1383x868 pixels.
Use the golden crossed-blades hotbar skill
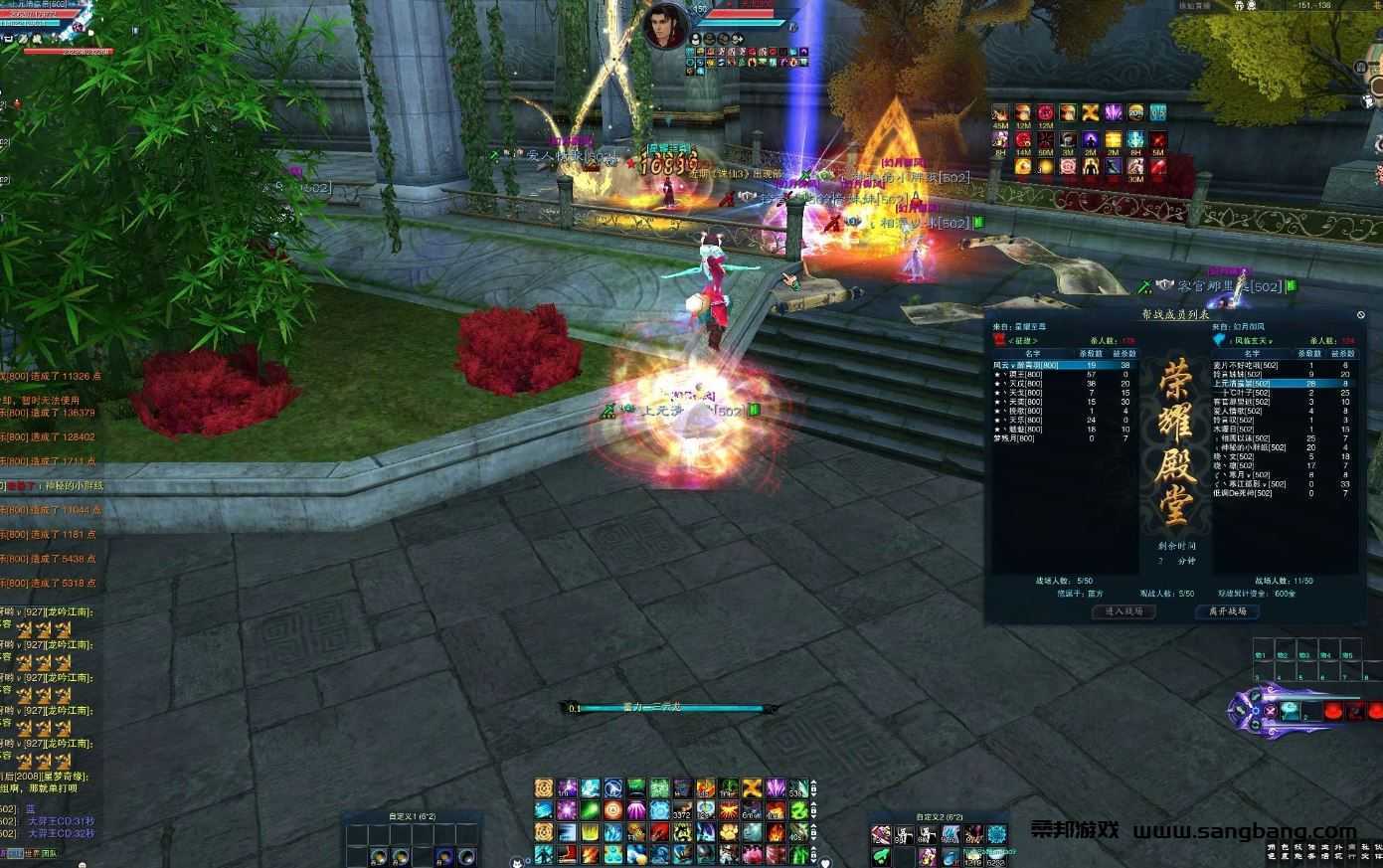click(753, 788)
